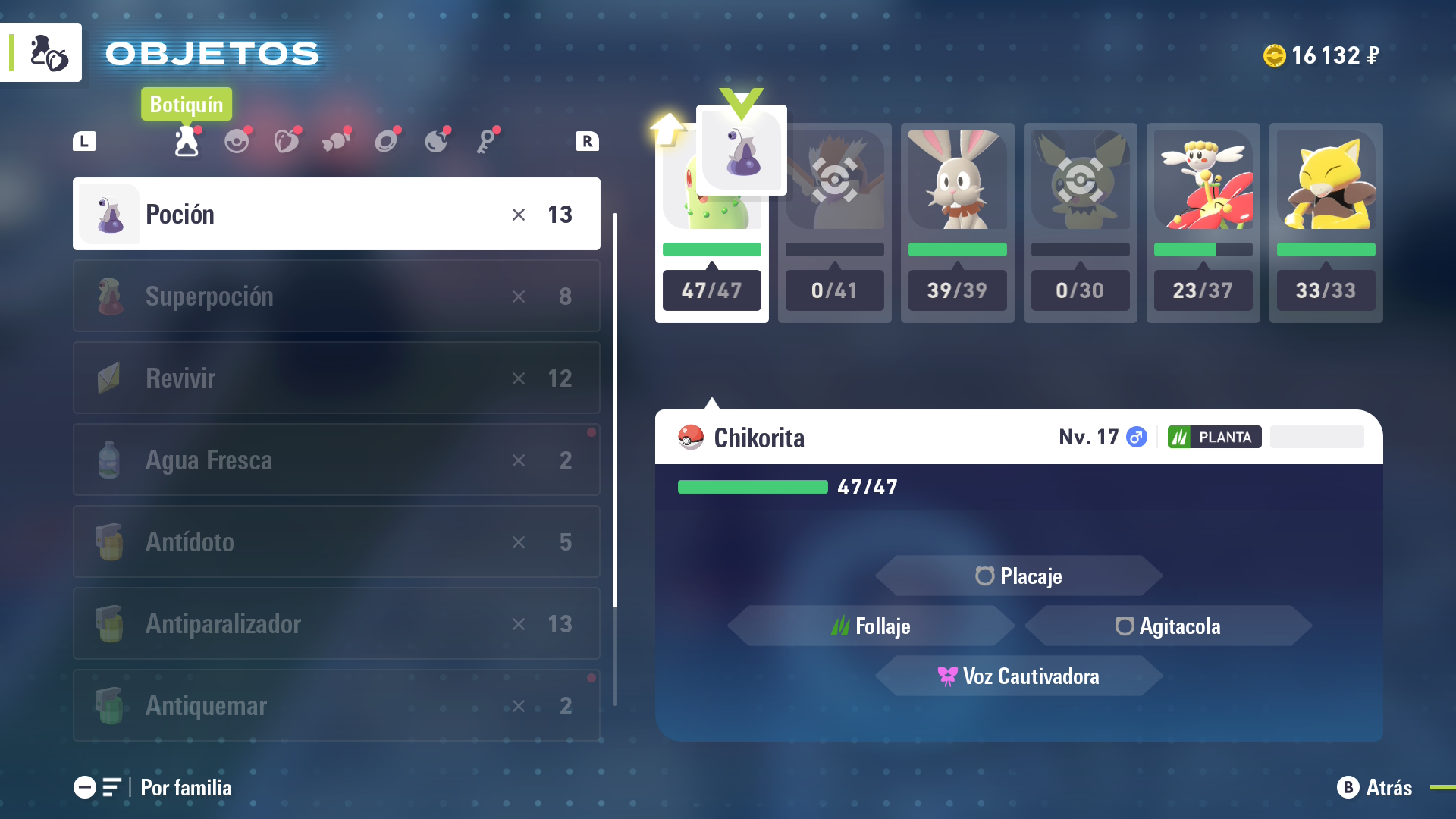Select the Revivir item
This screenshot has height=819, width=1456.
pyautogui.click(x=336, y=378)
